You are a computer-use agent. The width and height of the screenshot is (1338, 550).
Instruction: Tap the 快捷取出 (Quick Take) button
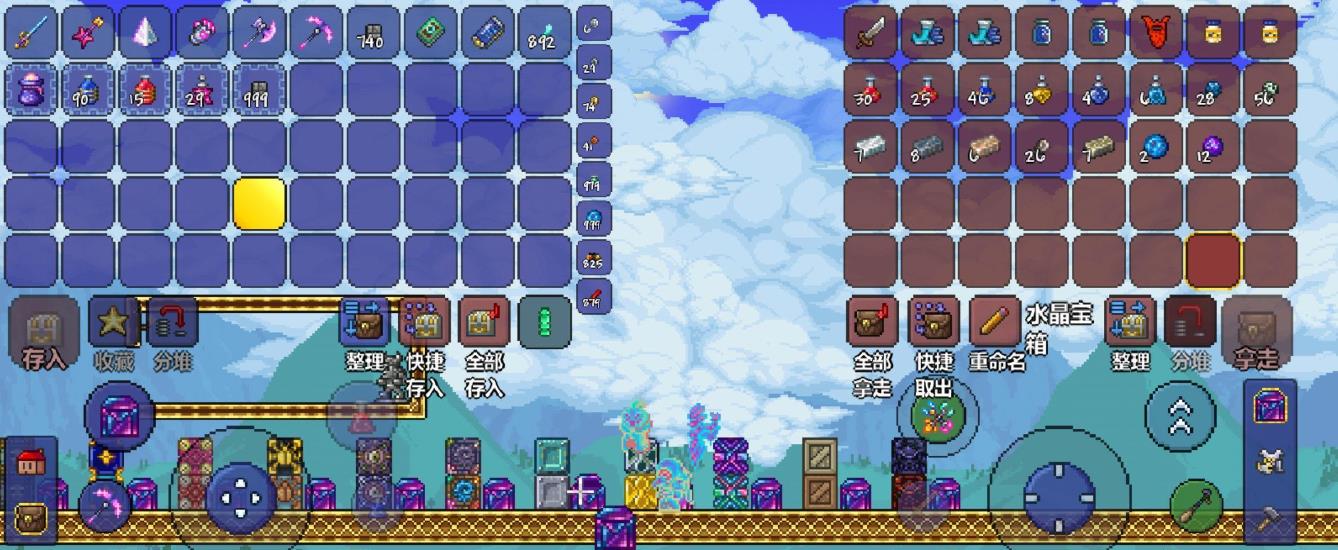[933, 322]
